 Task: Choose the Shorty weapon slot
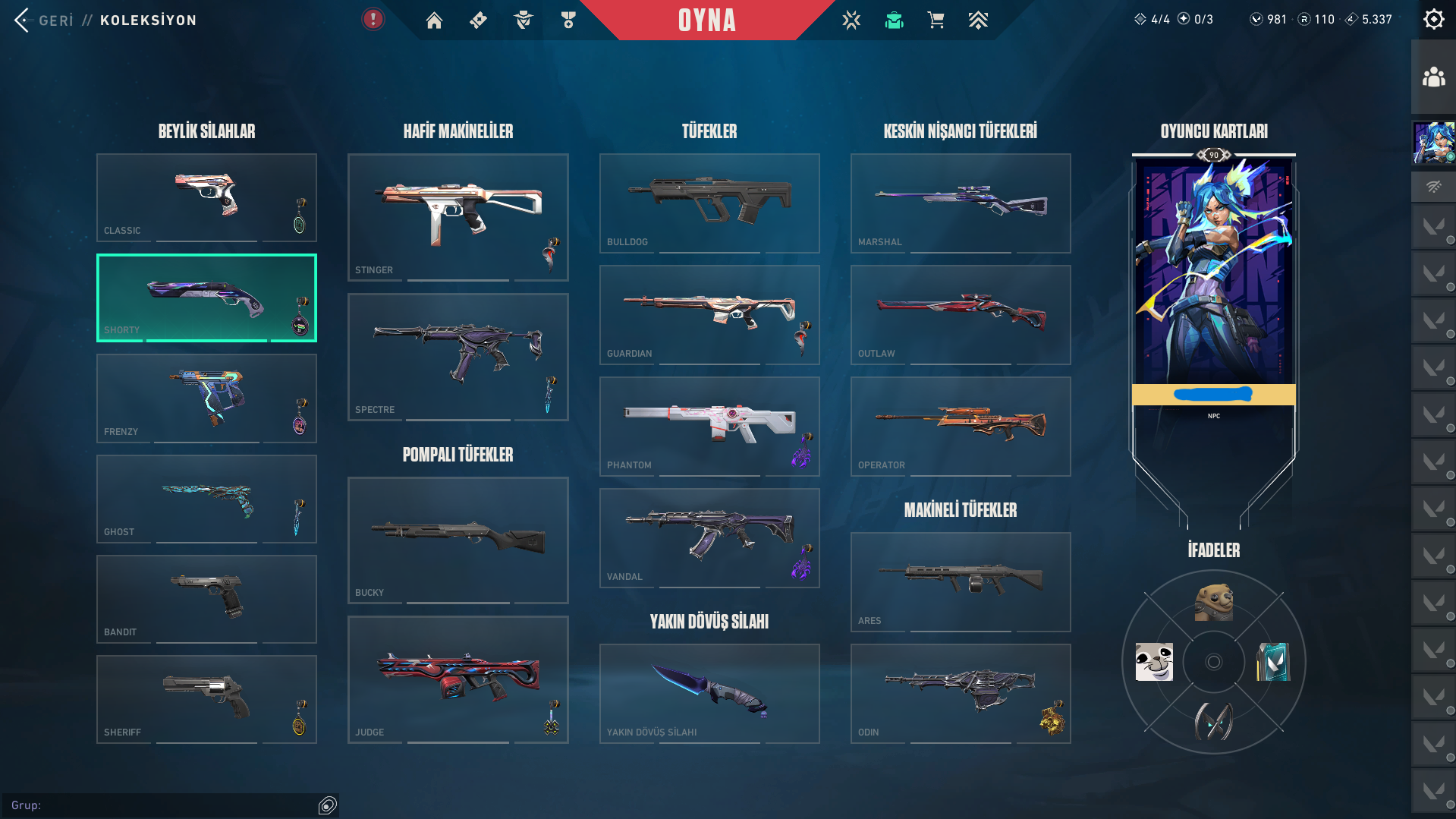tap(206, 298)
